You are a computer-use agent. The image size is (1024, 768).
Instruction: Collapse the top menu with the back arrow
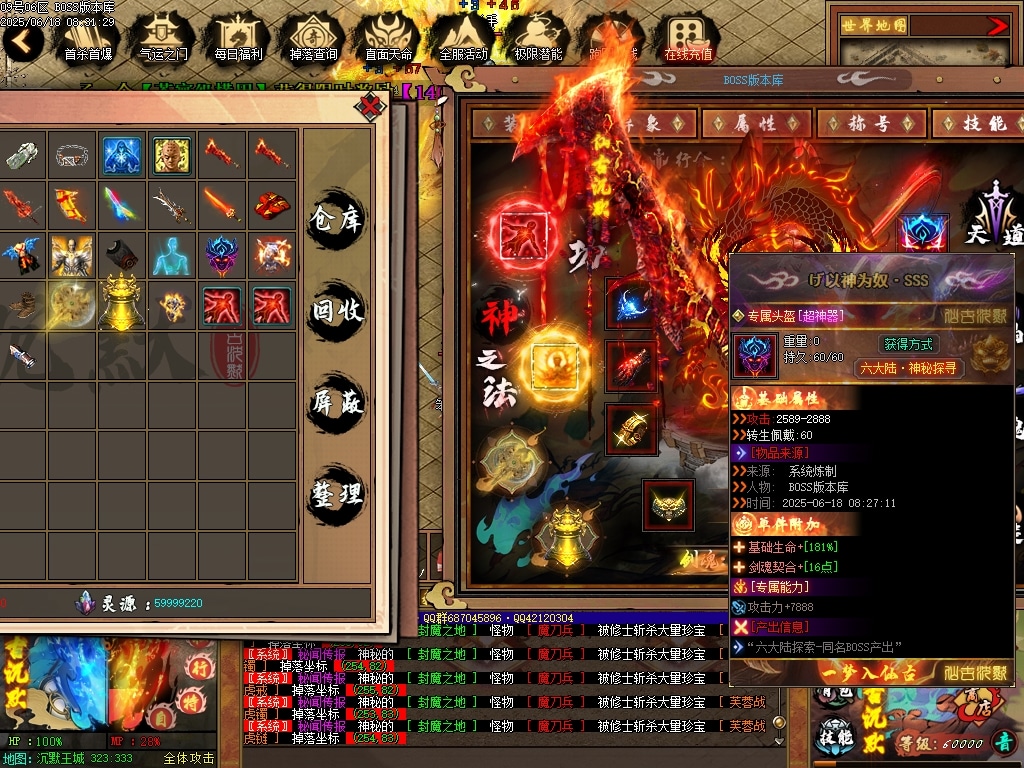[x=23, y=41]
